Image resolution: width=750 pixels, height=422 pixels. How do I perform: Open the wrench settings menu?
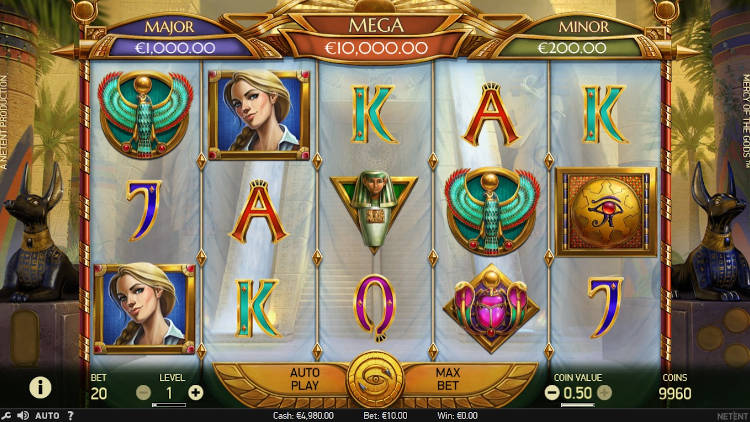7,415
